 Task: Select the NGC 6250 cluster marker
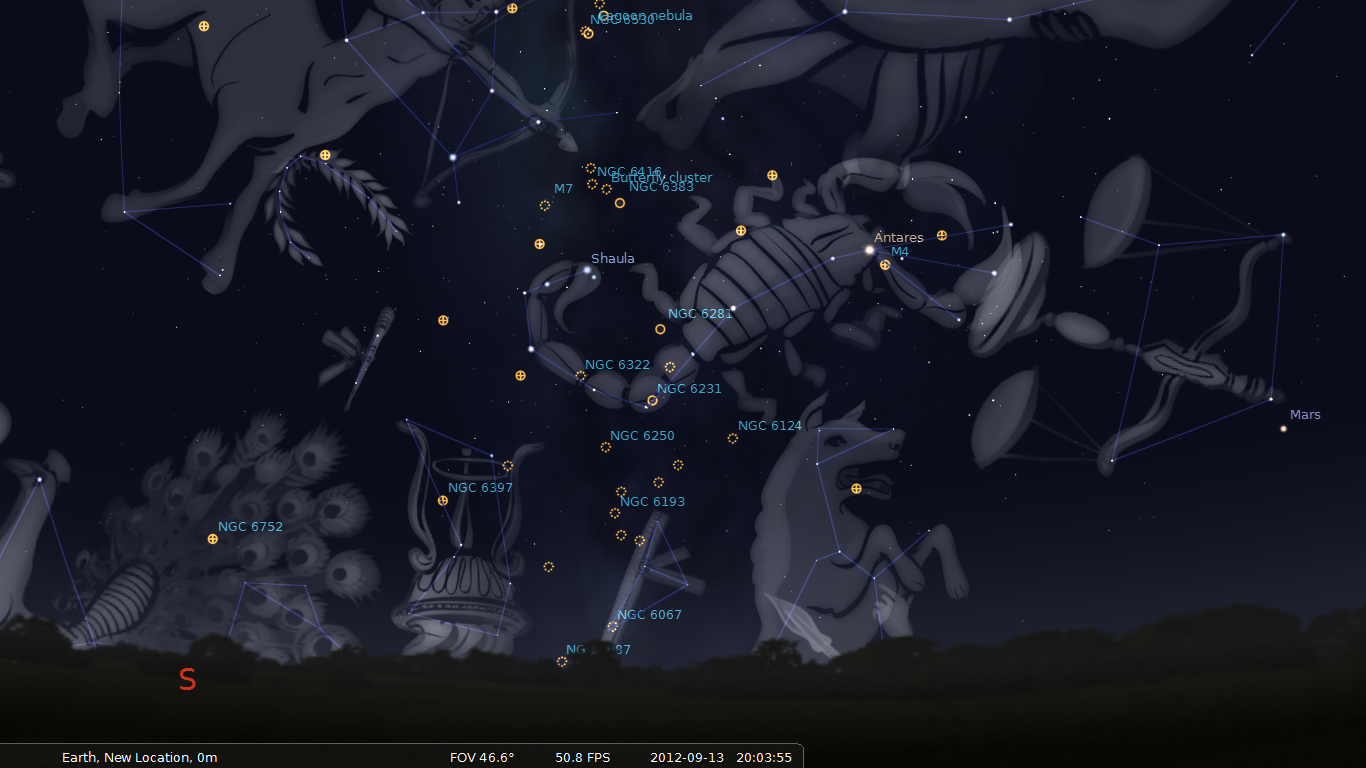tap(605, 447)
